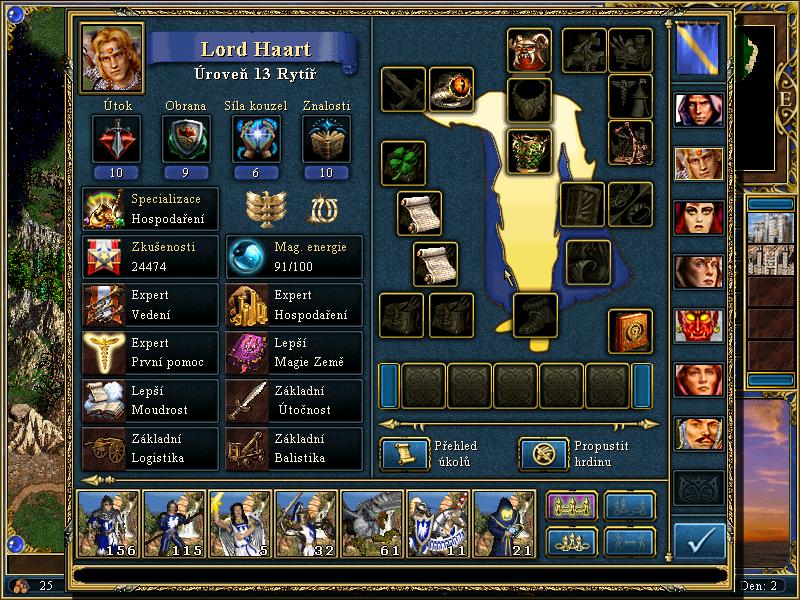Open the Specializace Hospodaření entry
Image resolution: width=800 pixels, height=600 pixels.
coord(150,207)
